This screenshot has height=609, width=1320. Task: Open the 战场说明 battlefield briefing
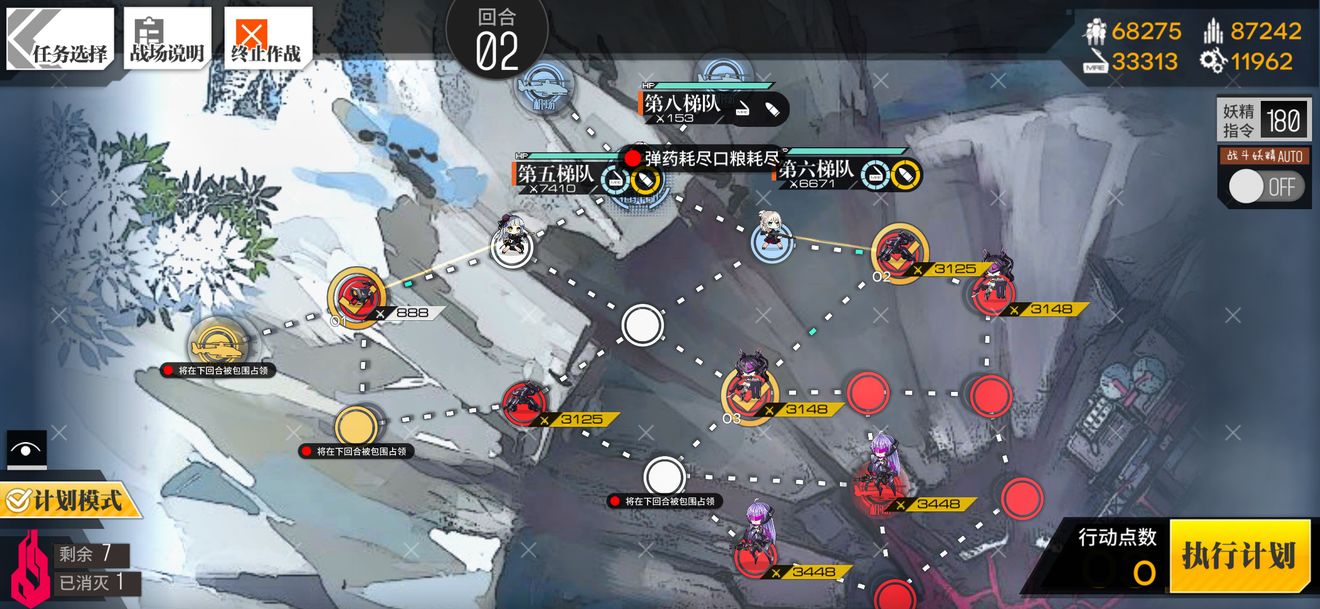coord(167,40)
